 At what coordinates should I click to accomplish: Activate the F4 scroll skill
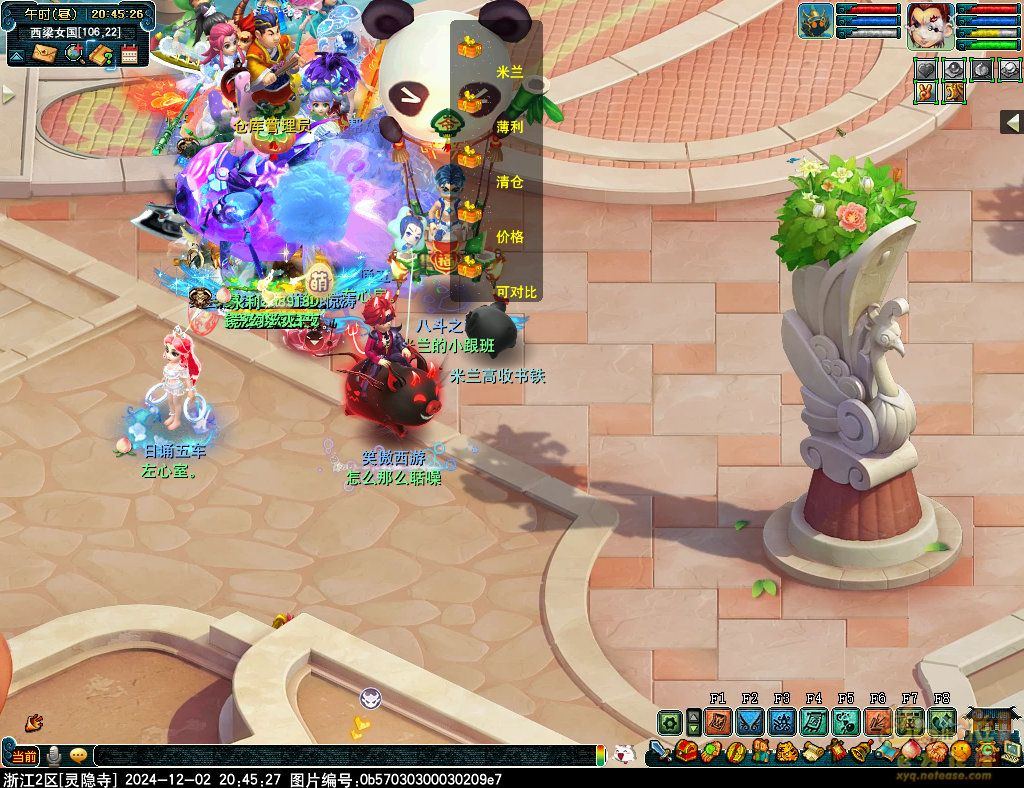point(814,722)
